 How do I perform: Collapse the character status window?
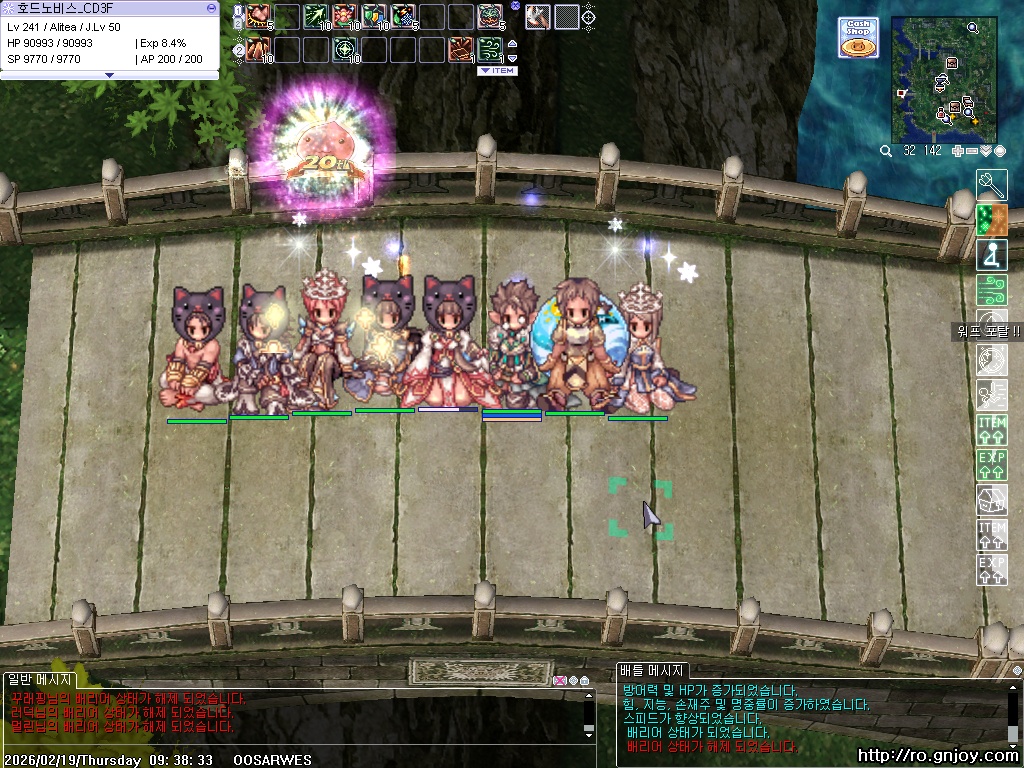point(211,7)
